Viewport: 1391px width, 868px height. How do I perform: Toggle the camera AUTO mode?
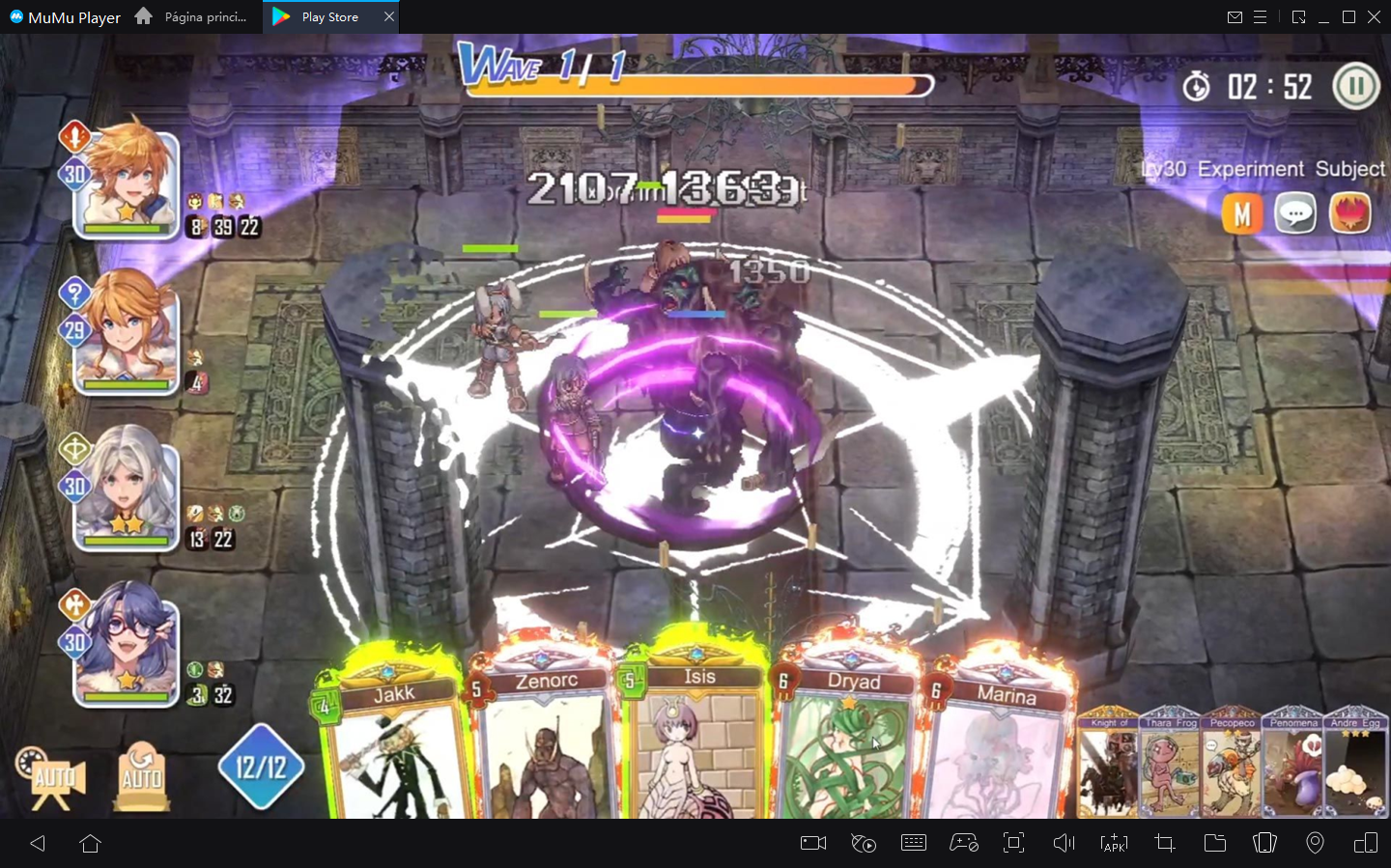[x=53, y=777]
